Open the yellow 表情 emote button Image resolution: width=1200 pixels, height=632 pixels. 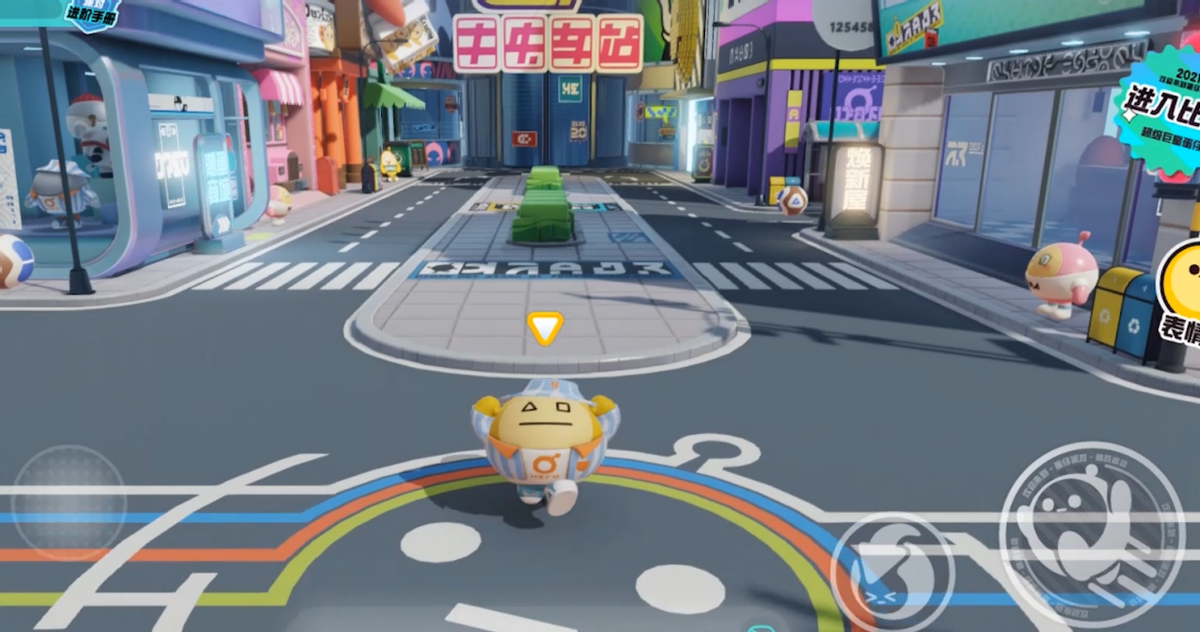(x=1182, y=288)
